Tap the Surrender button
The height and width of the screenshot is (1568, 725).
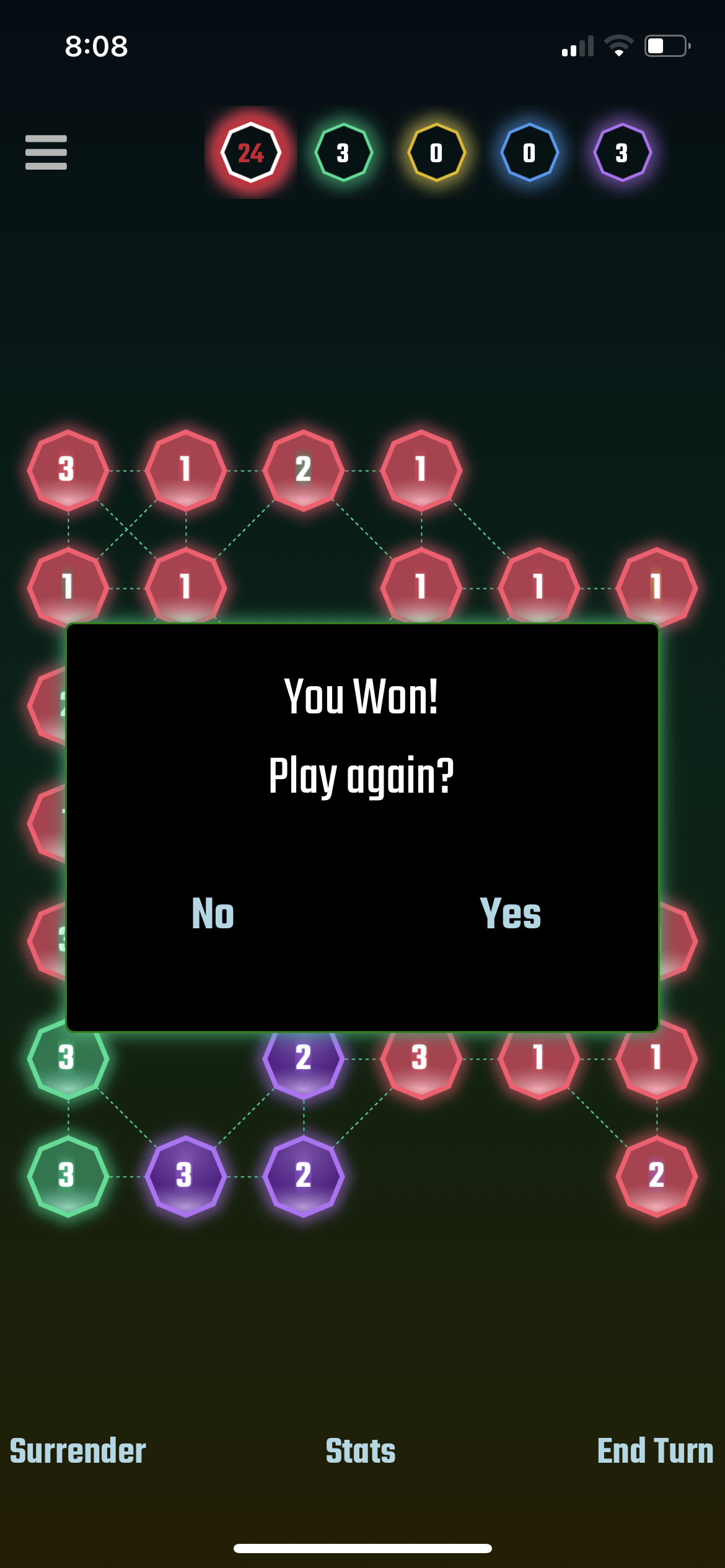(x=78, y=1451)
